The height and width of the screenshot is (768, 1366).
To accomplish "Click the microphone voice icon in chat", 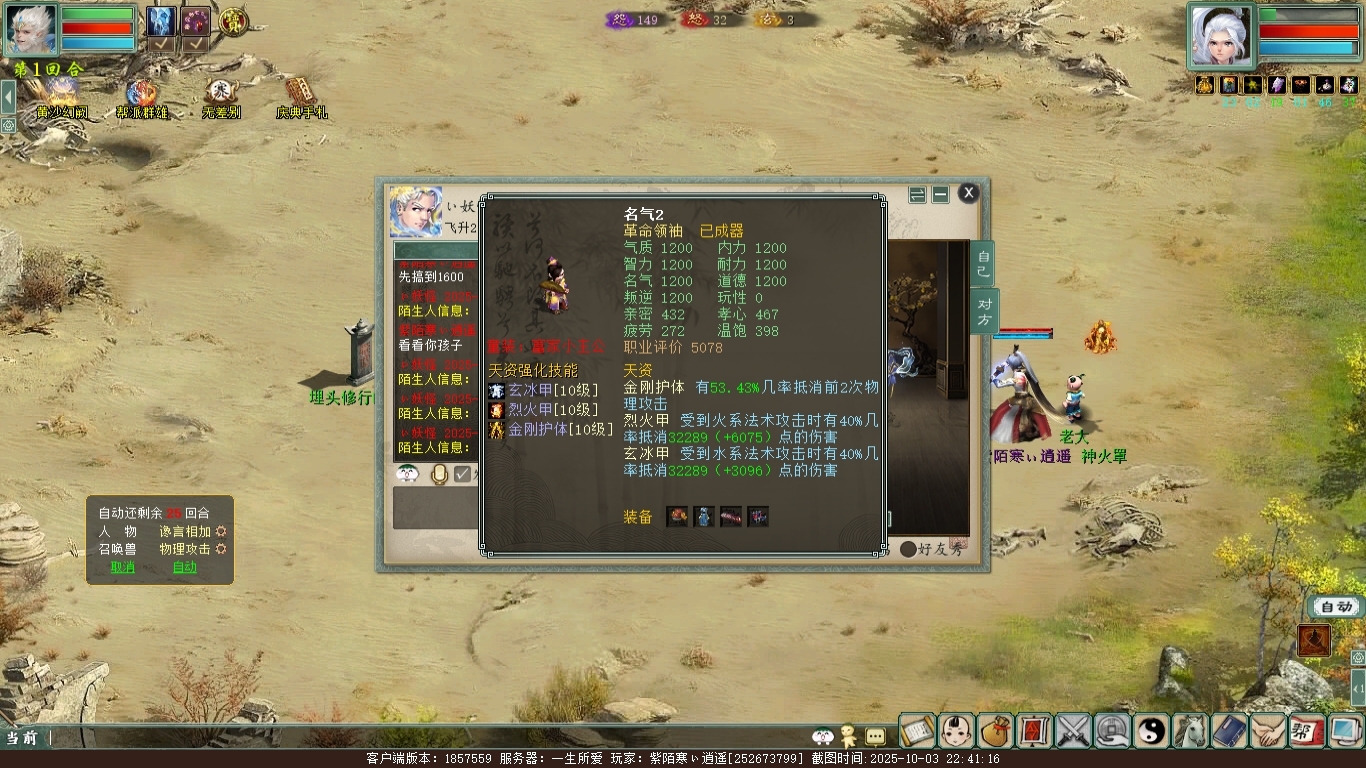I will (439, 474).
